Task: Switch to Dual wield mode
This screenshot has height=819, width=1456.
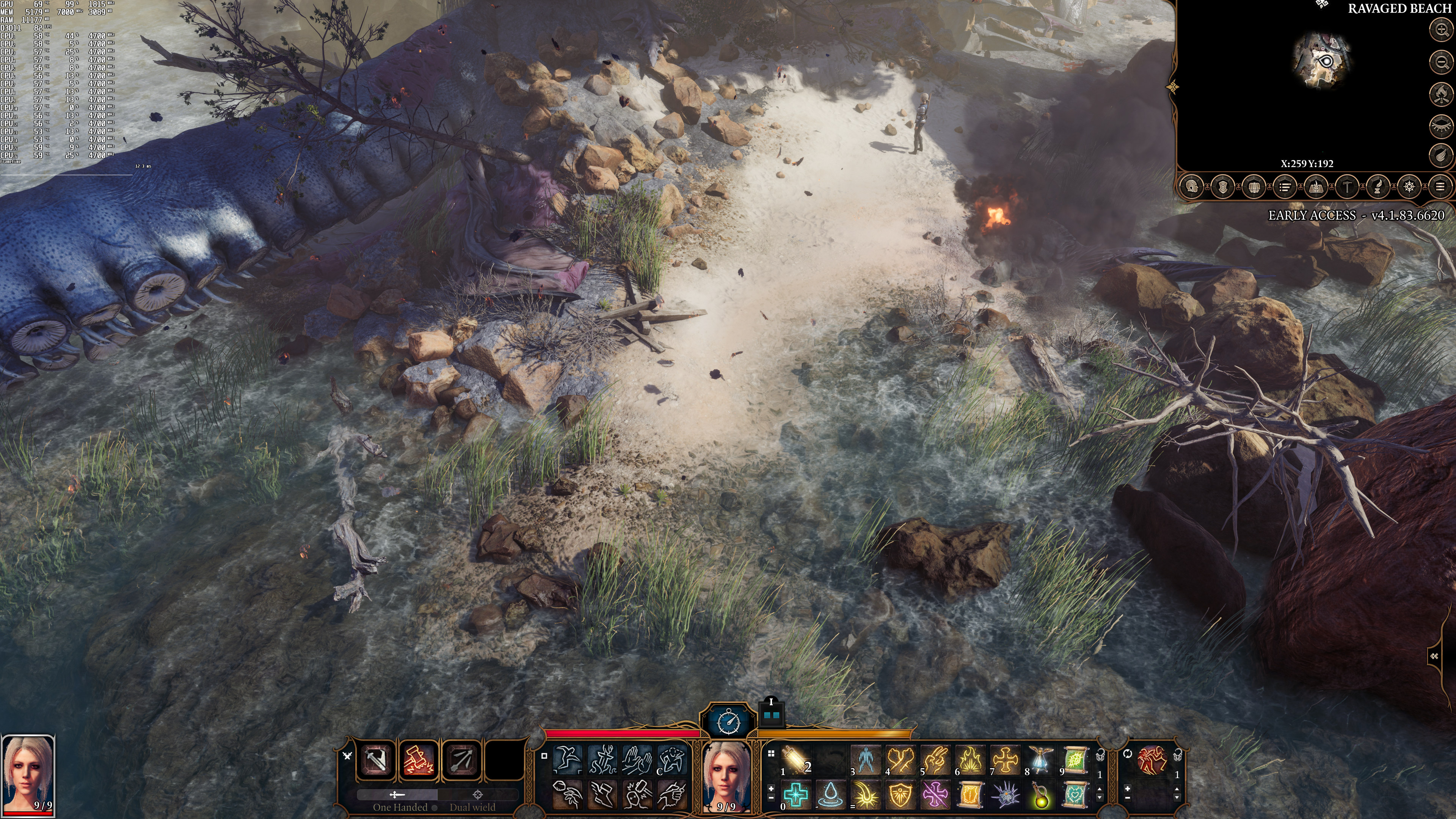Action: pos(472,806)
